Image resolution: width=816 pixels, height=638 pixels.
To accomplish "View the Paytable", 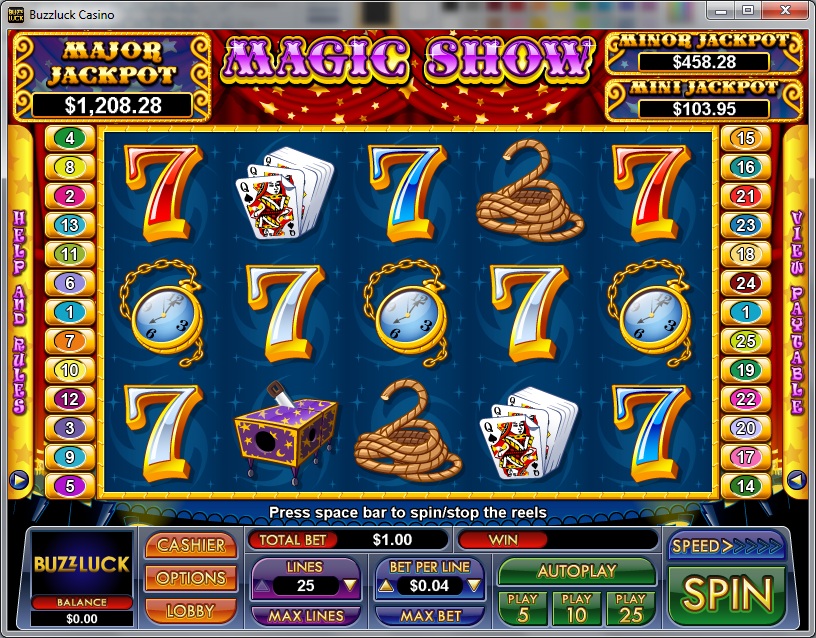I will (x=797, y=310).
